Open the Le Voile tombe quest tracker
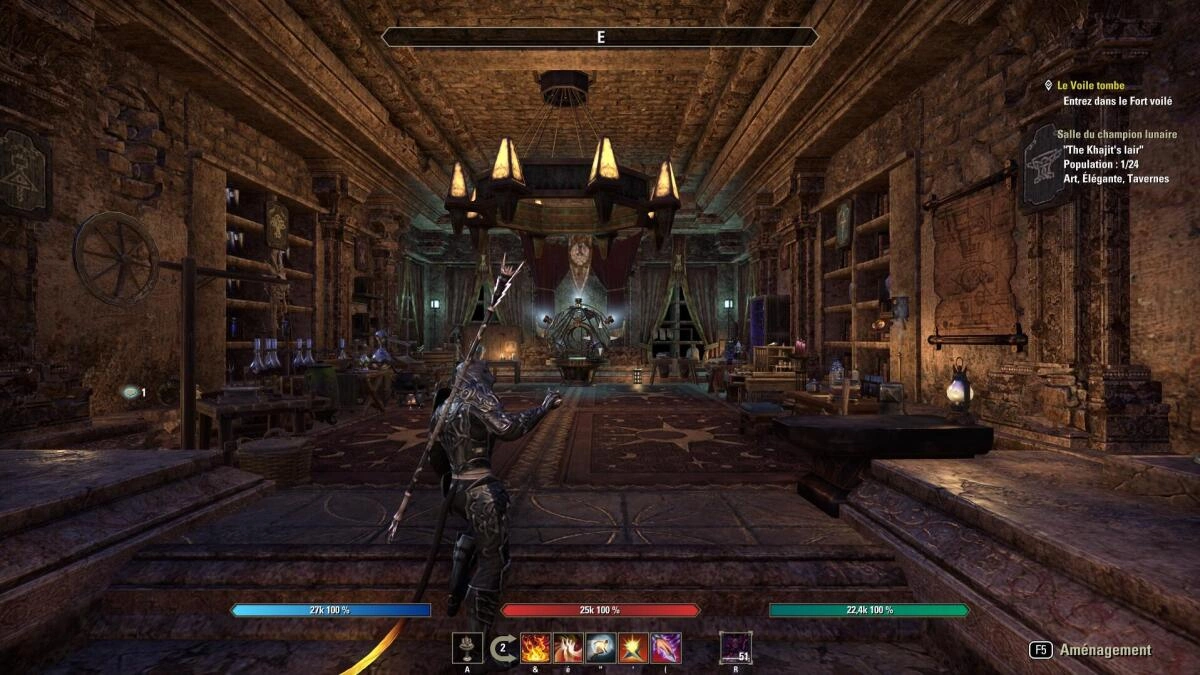 coord(1090,86)
